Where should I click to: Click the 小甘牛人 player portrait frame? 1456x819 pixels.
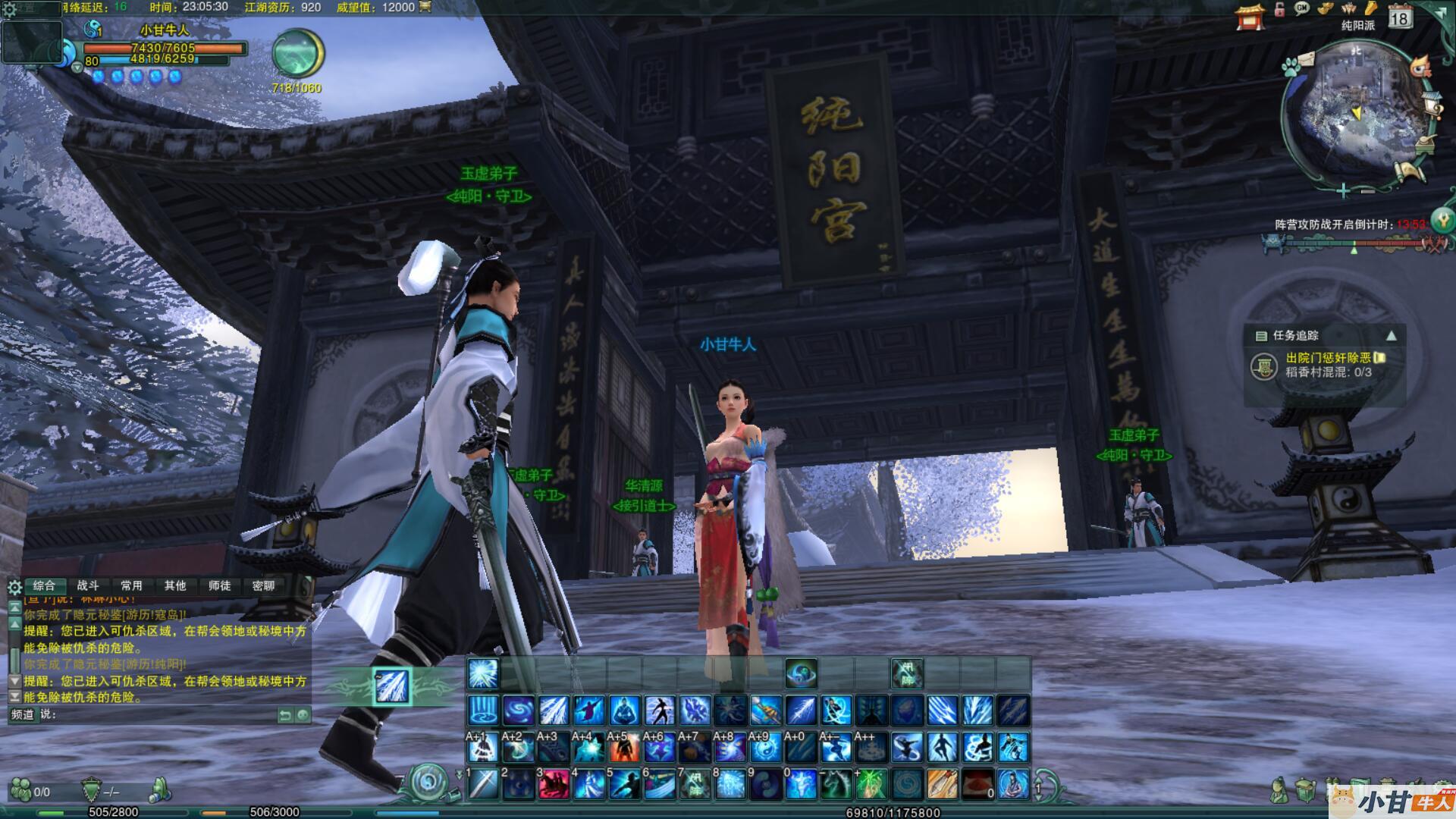(x=32, y=42)
